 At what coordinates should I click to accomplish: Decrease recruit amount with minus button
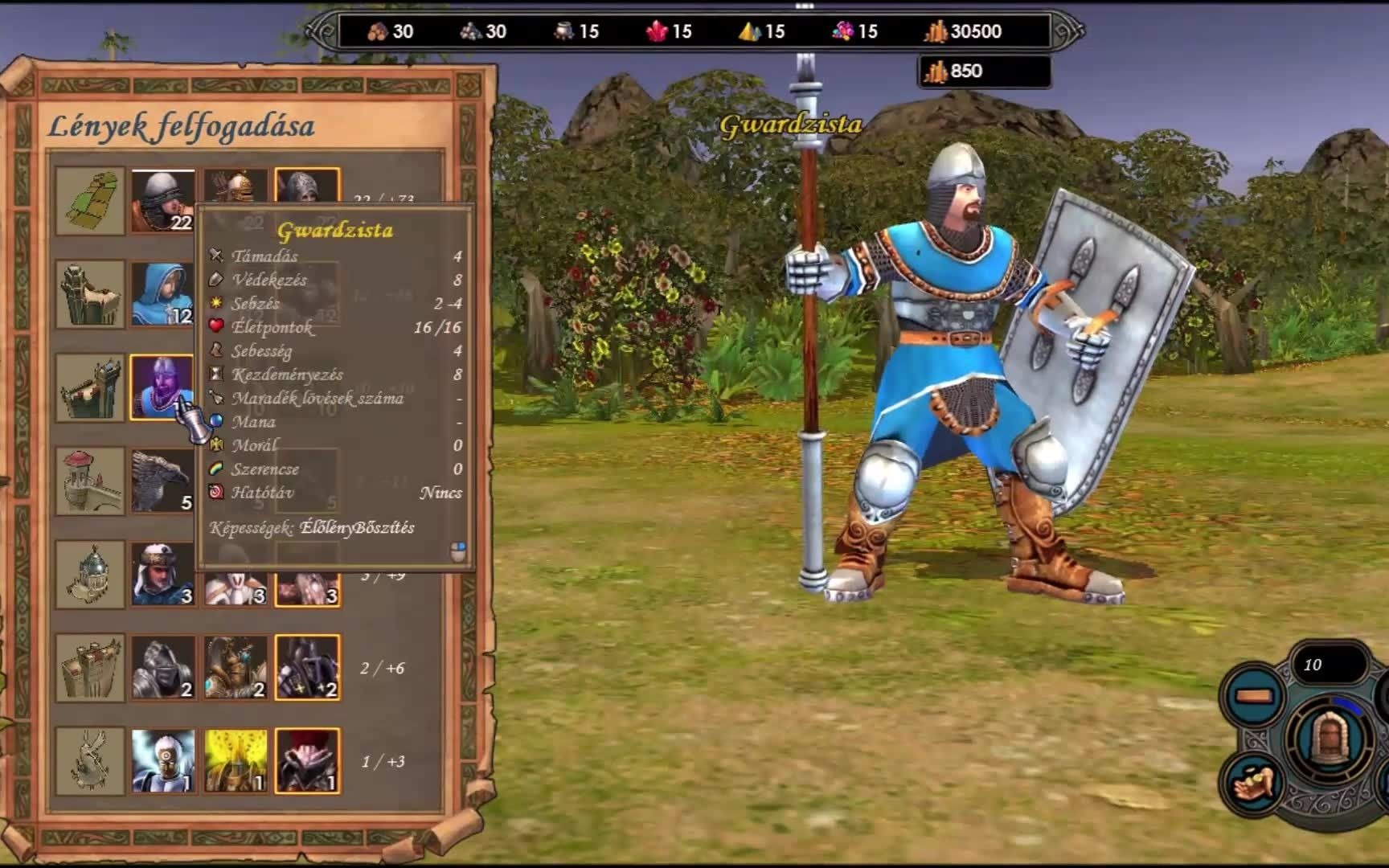pyautogui.click(x=1254, y=696)
